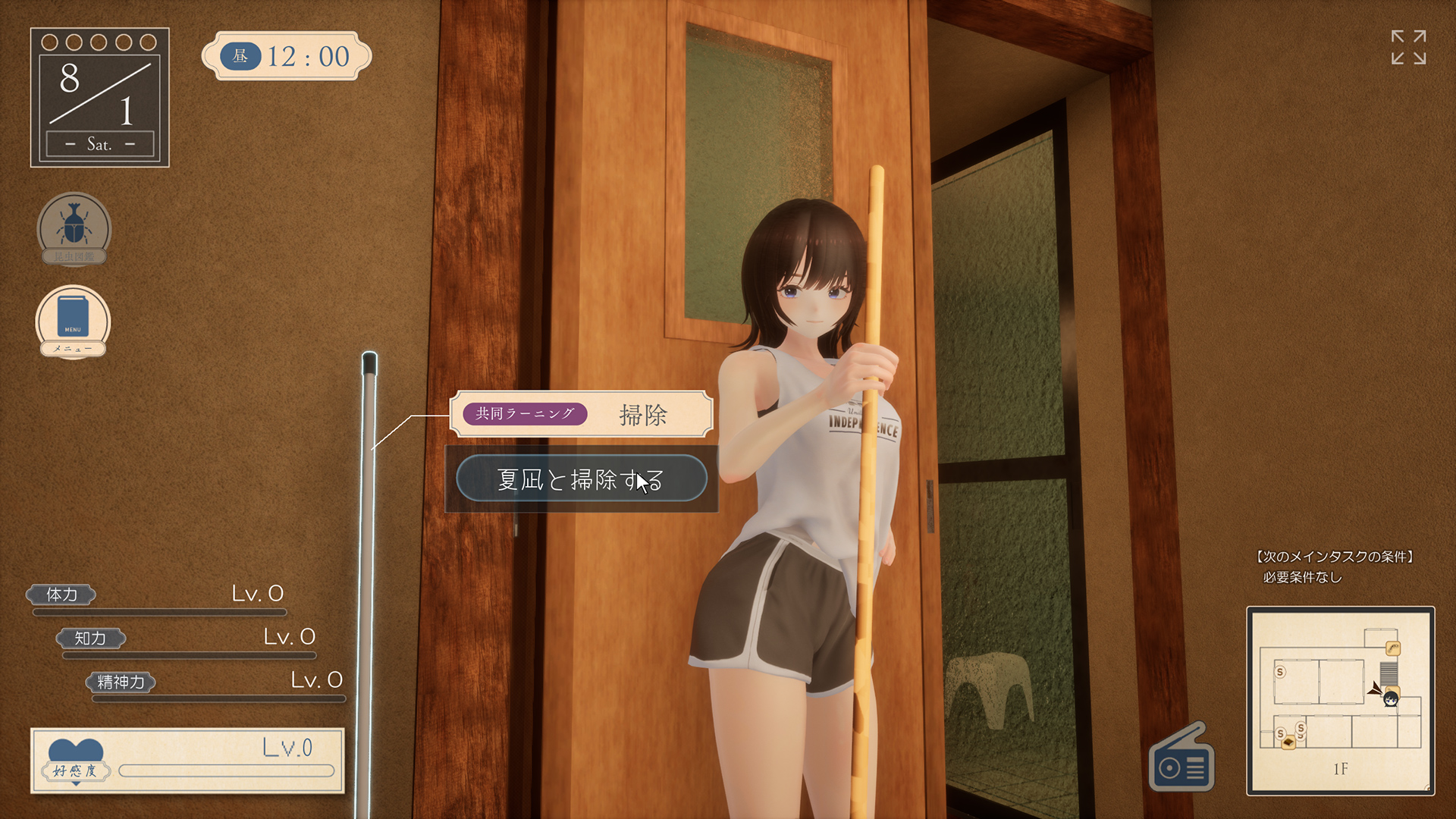The image size is (1456, 819).
Task: Open the blue book Menu button
Action: pyautogui.click(x=73, y=320)
